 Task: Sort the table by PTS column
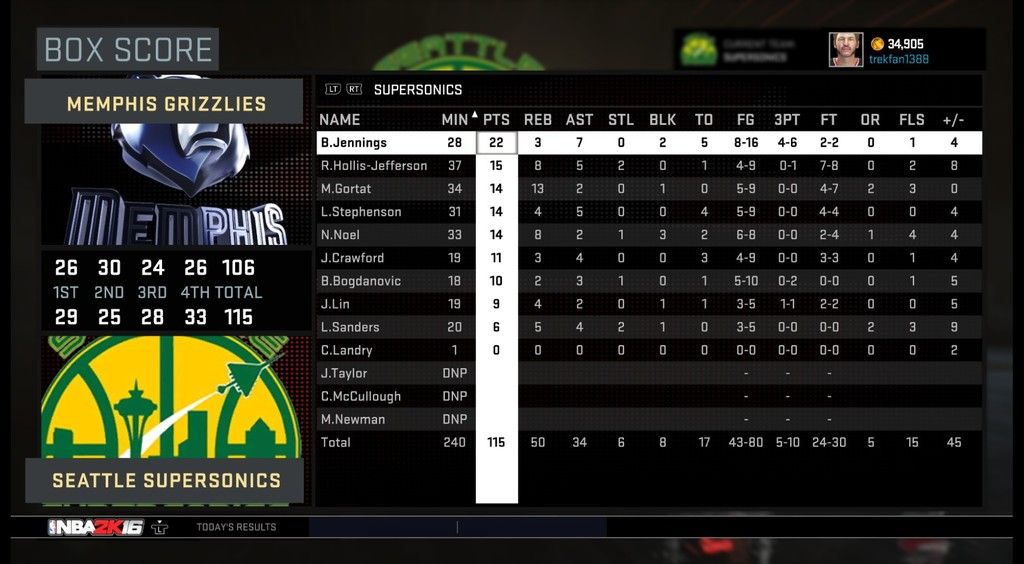(496, 120)
